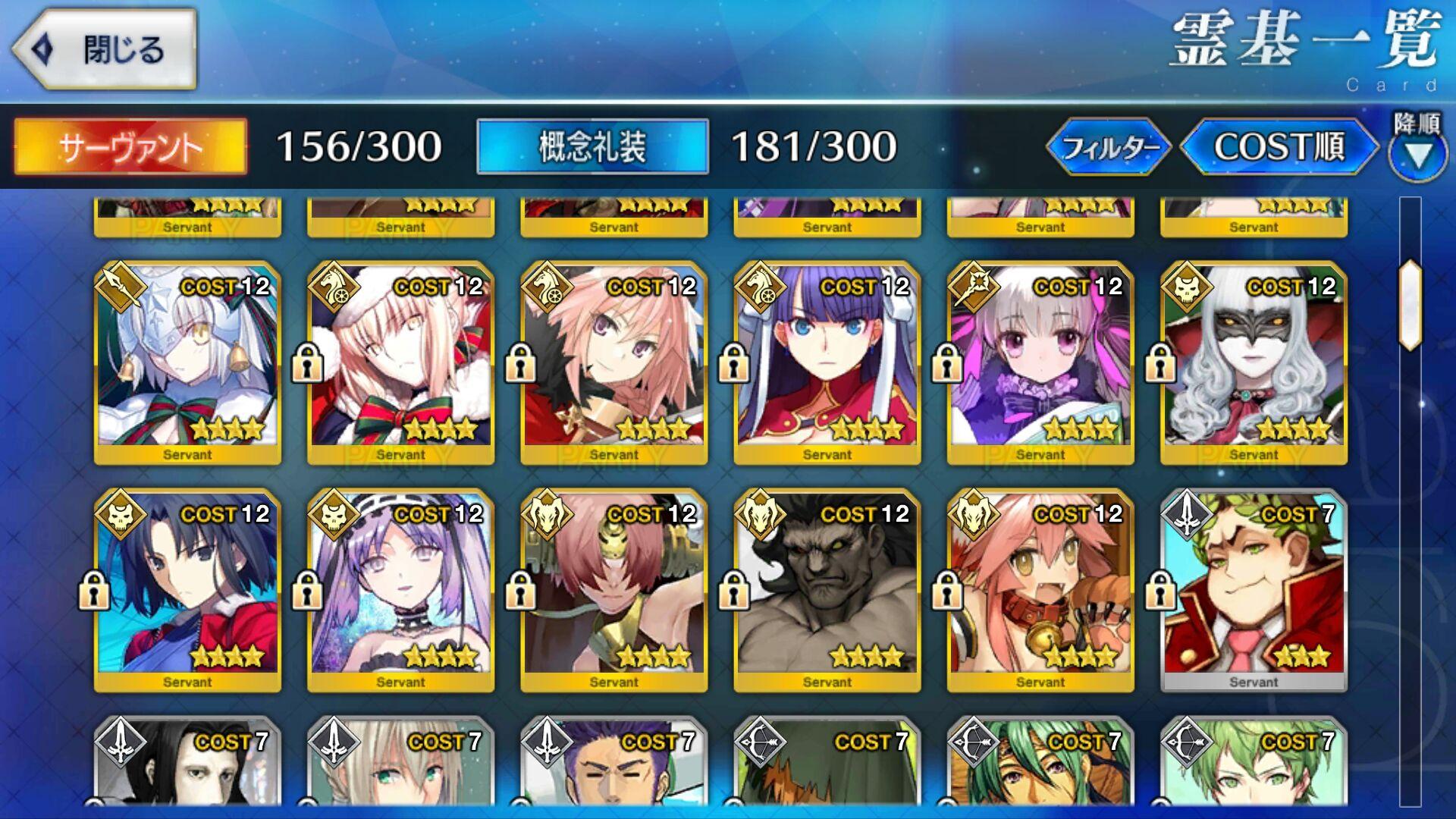The width and height of the screenshot is (1456, 819).
Task: Close the card list with 閉じる button
Action: pyautogui.click(x=104, y=50)
